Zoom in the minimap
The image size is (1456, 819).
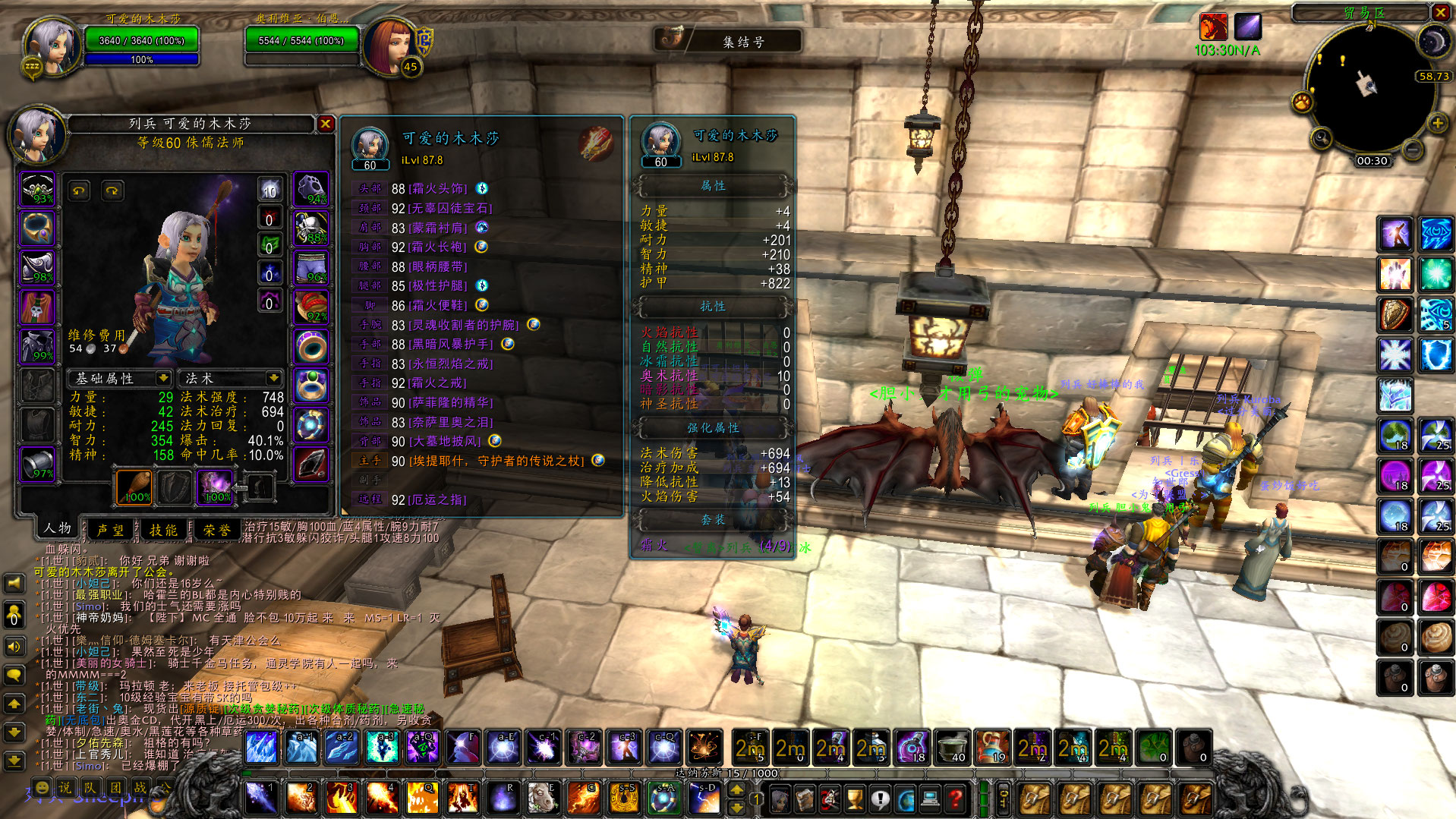point(1437,123)
